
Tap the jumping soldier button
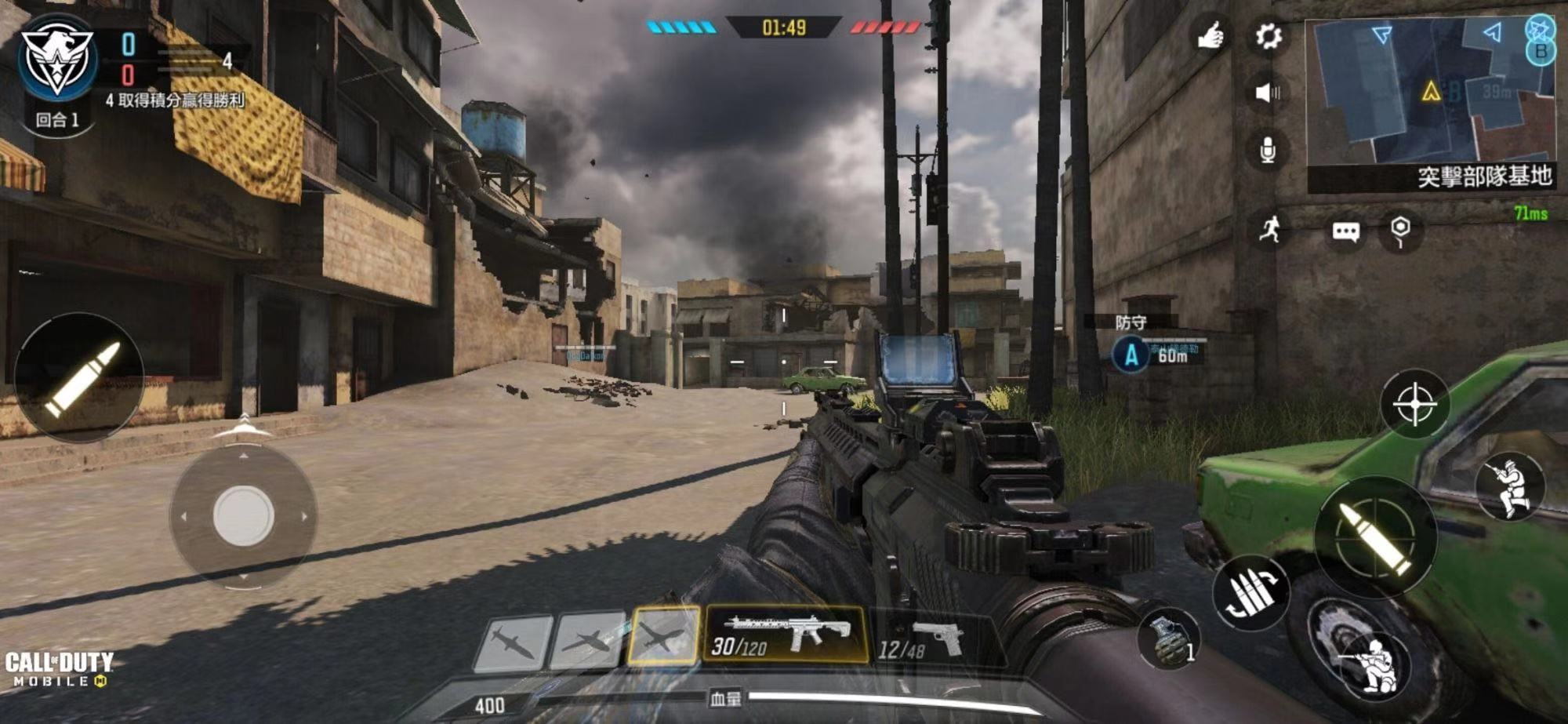(1509, 486)
